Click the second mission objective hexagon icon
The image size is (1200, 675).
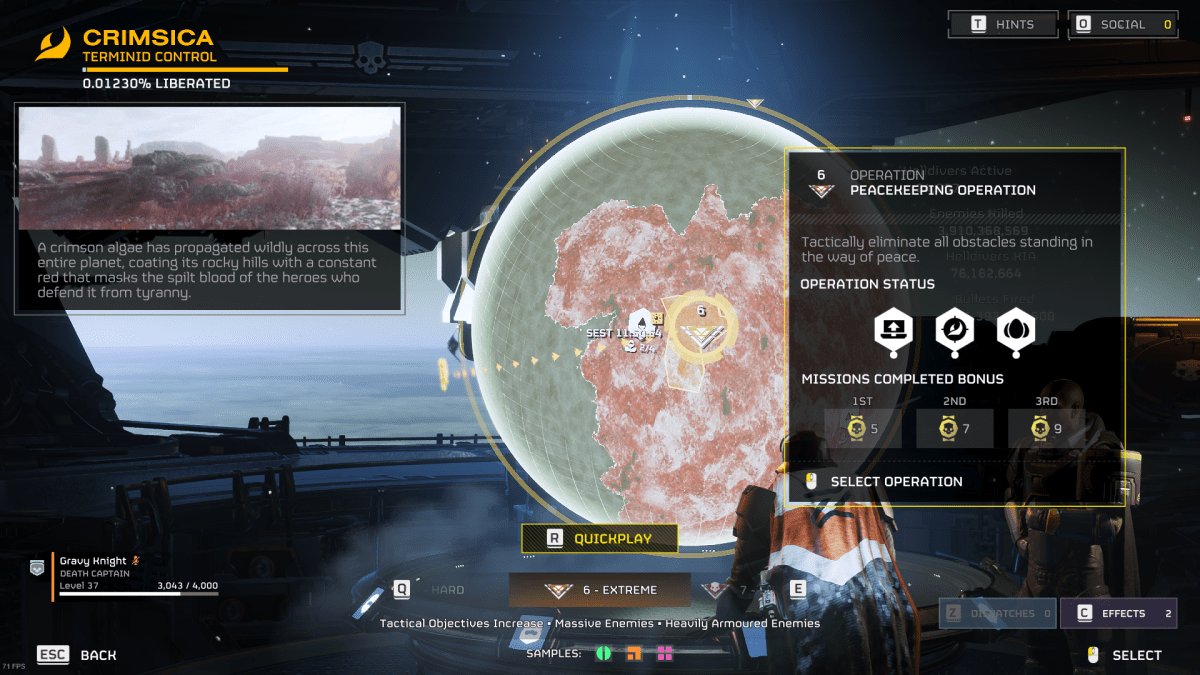(x=953, y=330)
